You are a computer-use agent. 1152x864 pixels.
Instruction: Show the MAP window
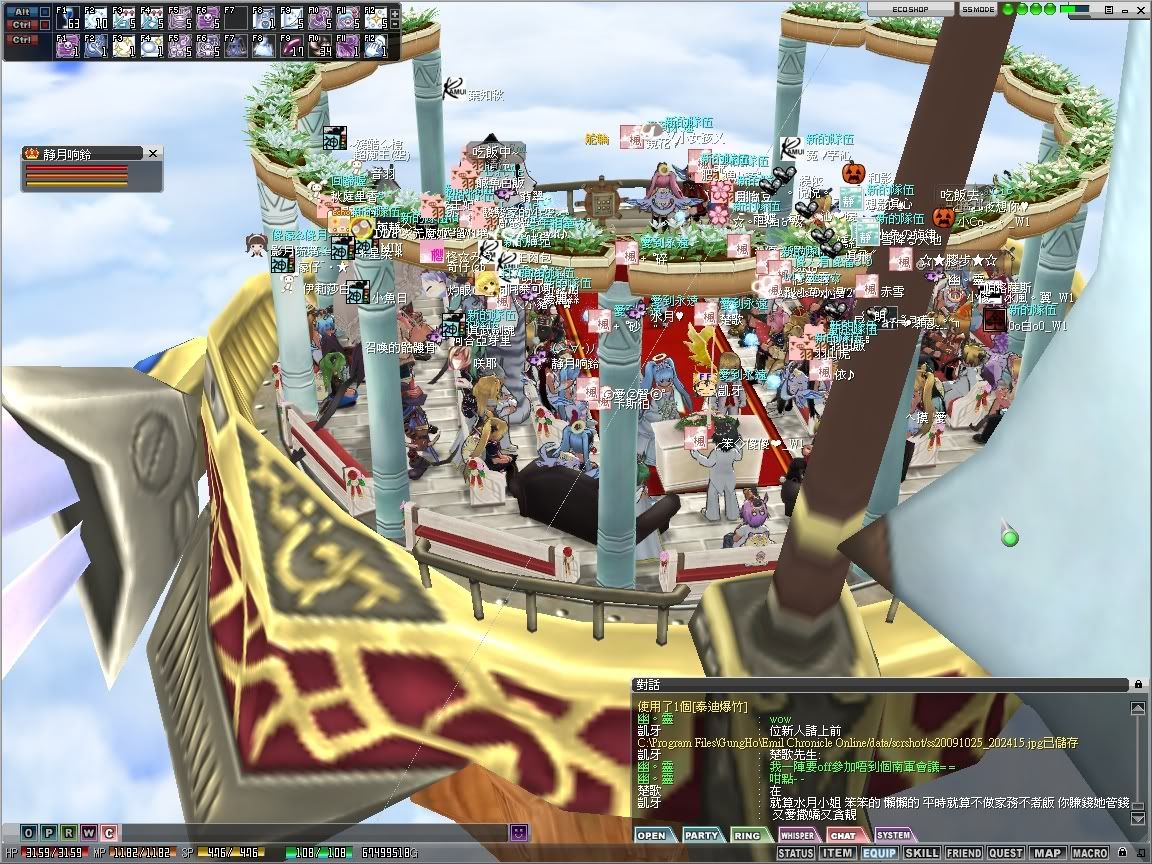click(x=1047, y=853)
